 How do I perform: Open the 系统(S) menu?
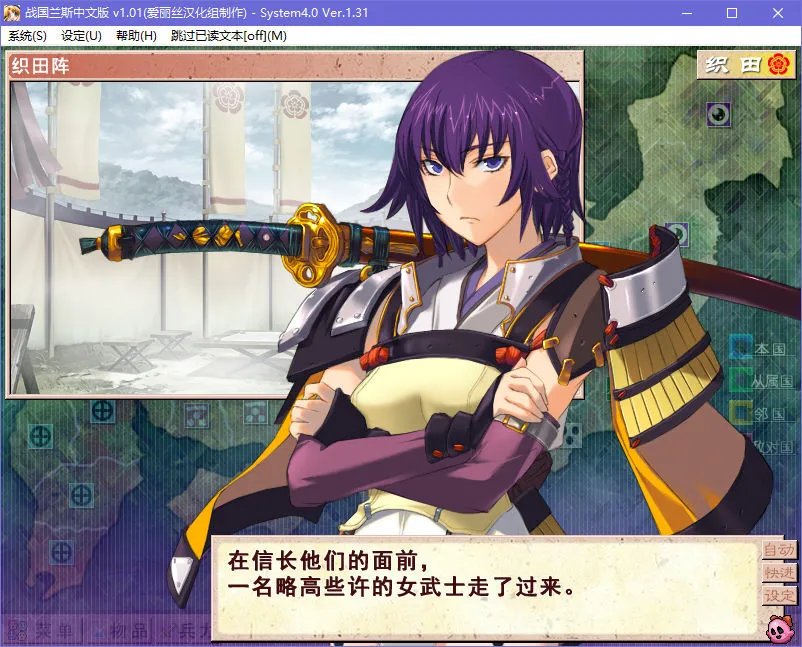[x=27, y=35]
